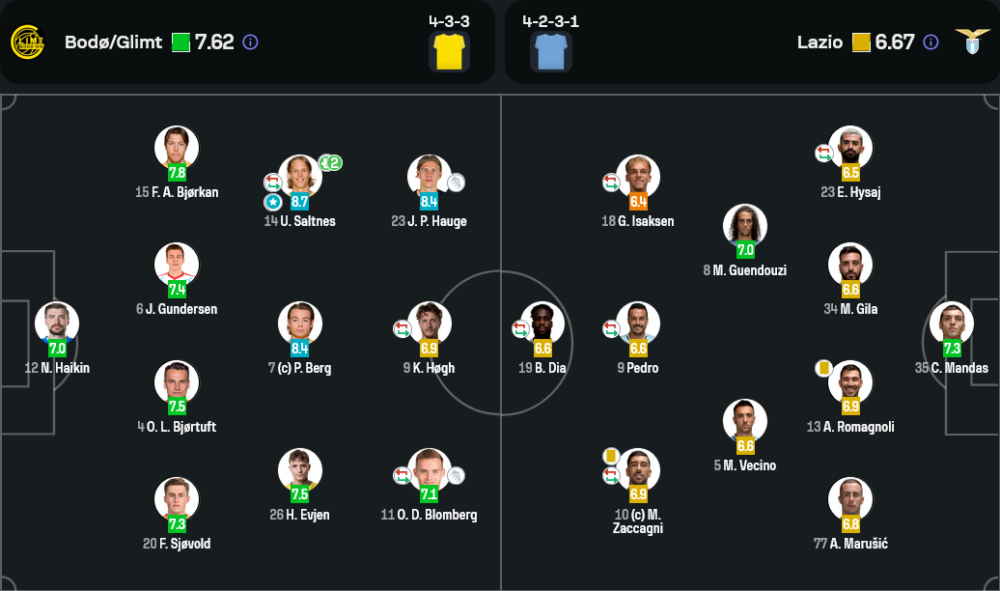Open K. Høgh player profile
The height and width of the screenshot is (591, 1000).
pyautogui.click(x=429, y=323)
